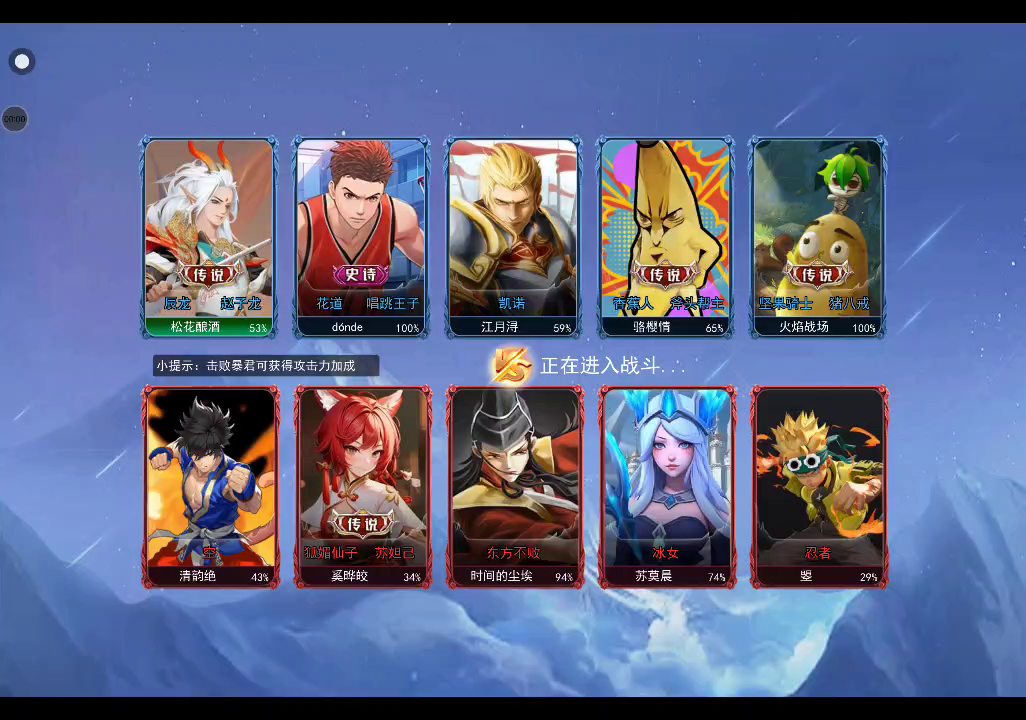The image size is (1026, 720).
Task: Click the 时间的尘埃 东方不败 card
Action: (x=515, y=485)
